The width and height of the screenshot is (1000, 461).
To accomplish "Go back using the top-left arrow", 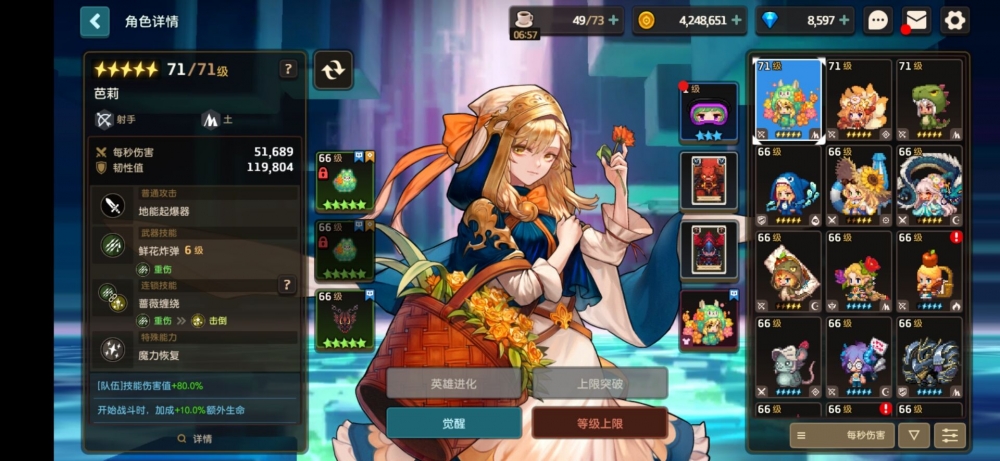I will tap(94, 21).
